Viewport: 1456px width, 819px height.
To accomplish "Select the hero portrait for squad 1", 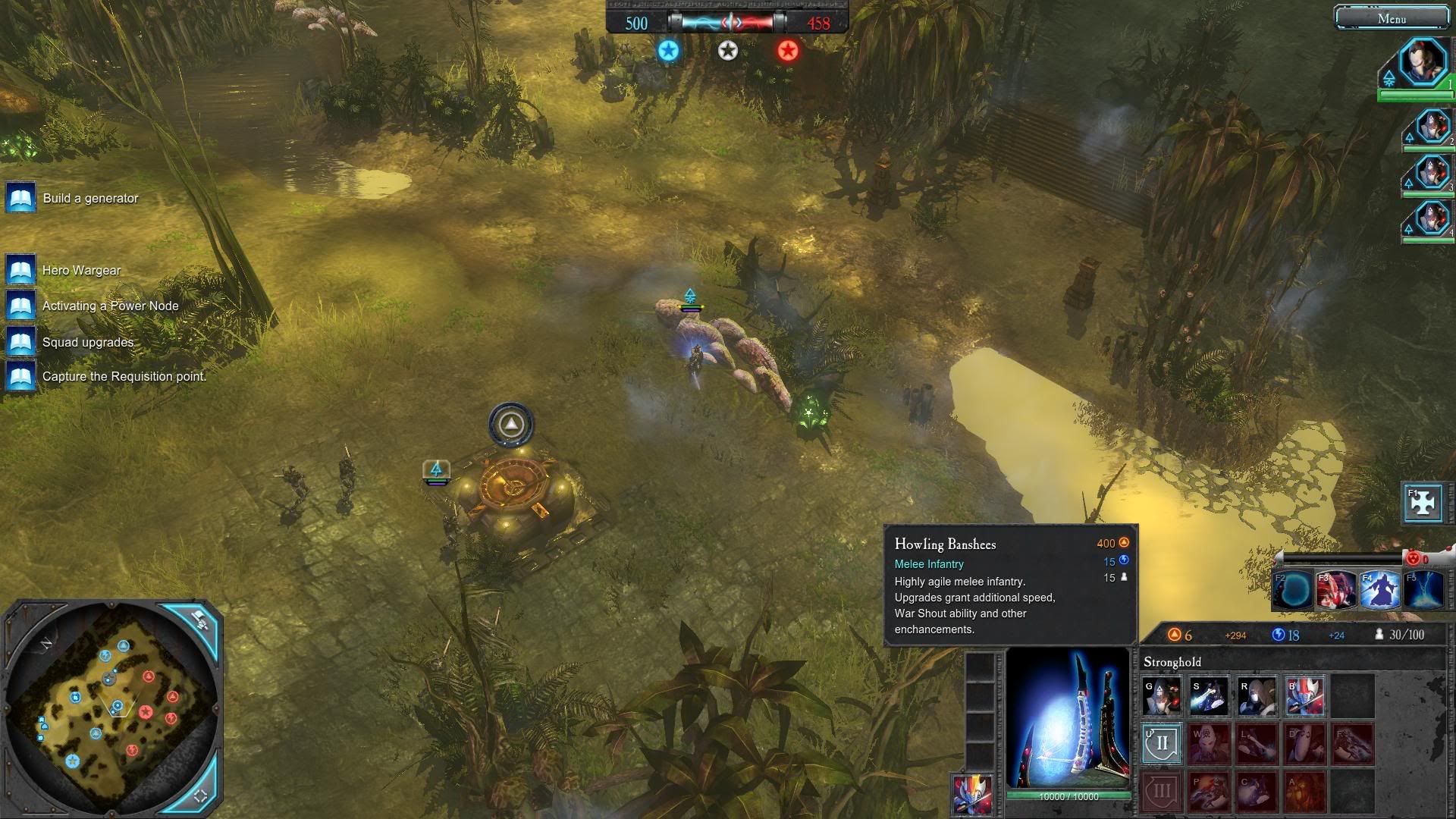I will point(1422,64).
